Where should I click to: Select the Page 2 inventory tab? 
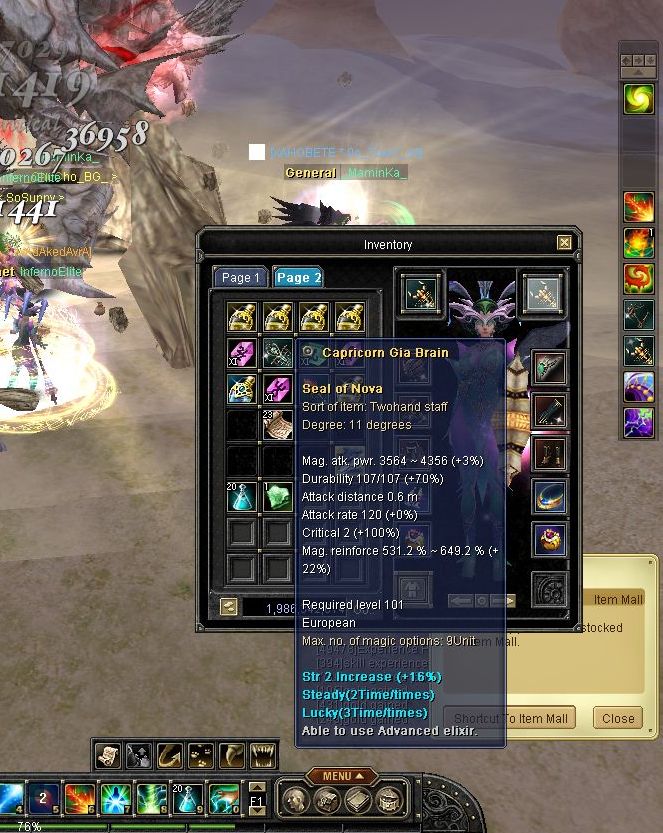click(298, 278)
